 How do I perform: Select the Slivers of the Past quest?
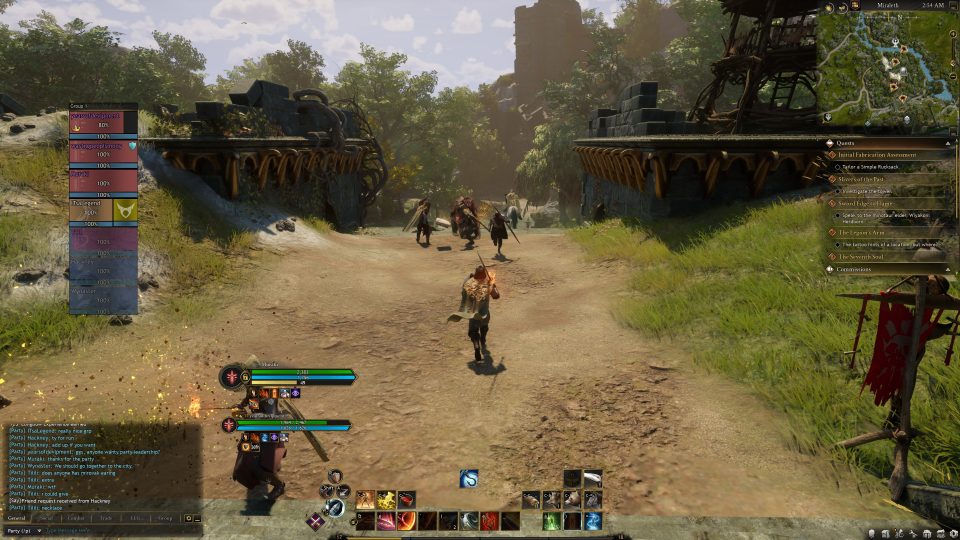coord(868,179)
